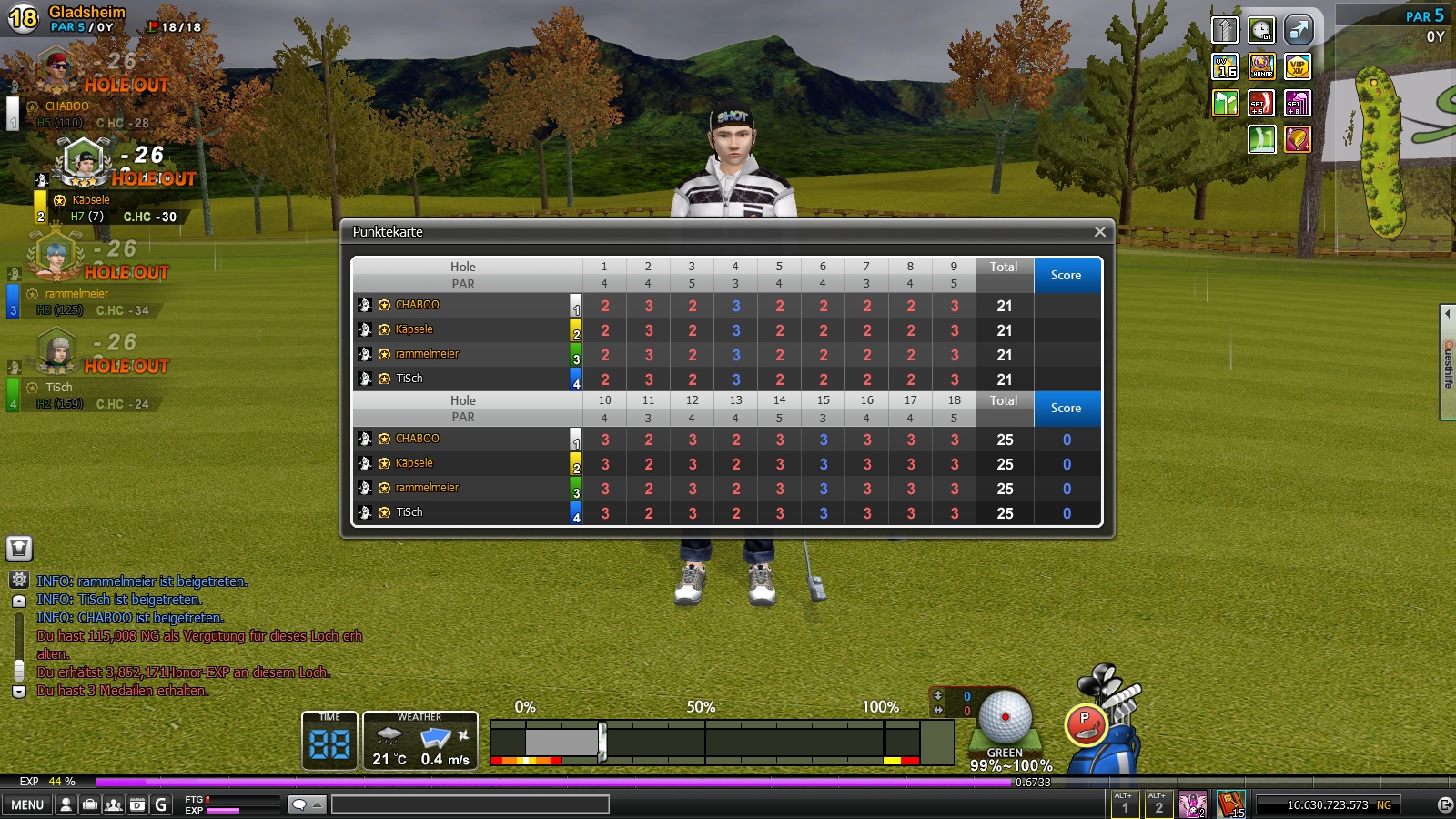
Task: Click the share arrow button
Action: [1299, 30]
